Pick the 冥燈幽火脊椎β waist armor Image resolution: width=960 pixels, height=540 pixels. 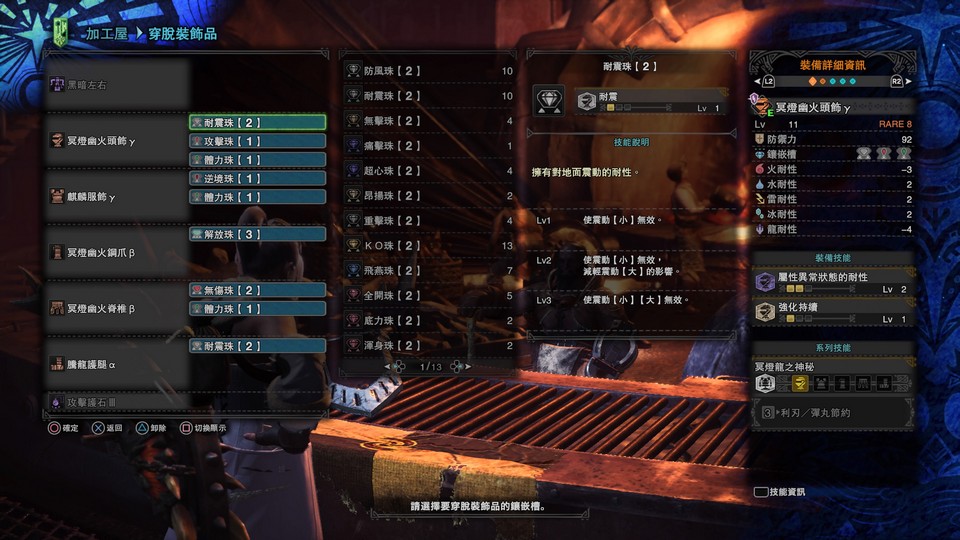tap(118, 309)
